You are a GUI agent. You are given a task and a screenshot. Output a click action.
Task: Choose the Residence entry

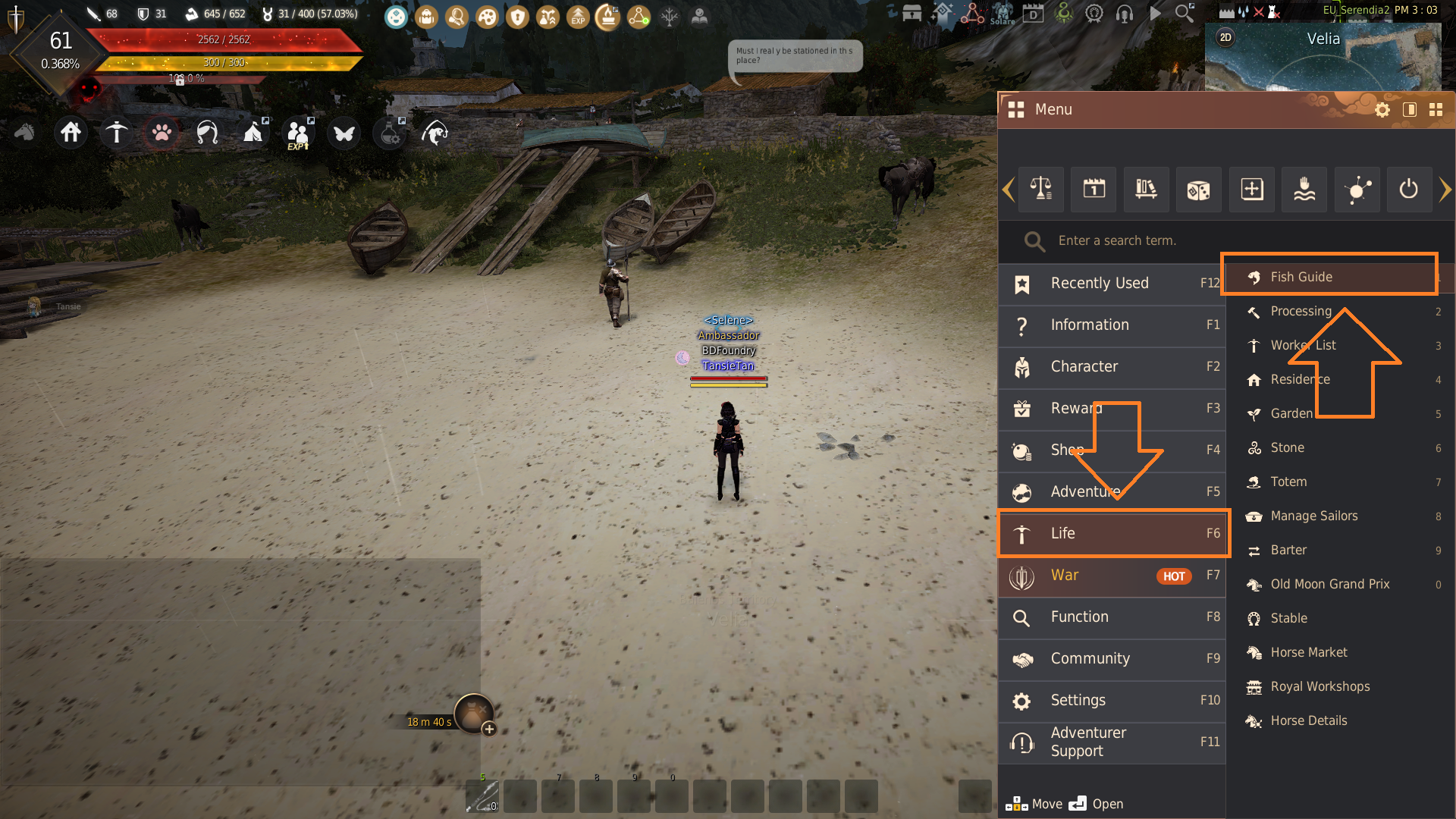1300,379
